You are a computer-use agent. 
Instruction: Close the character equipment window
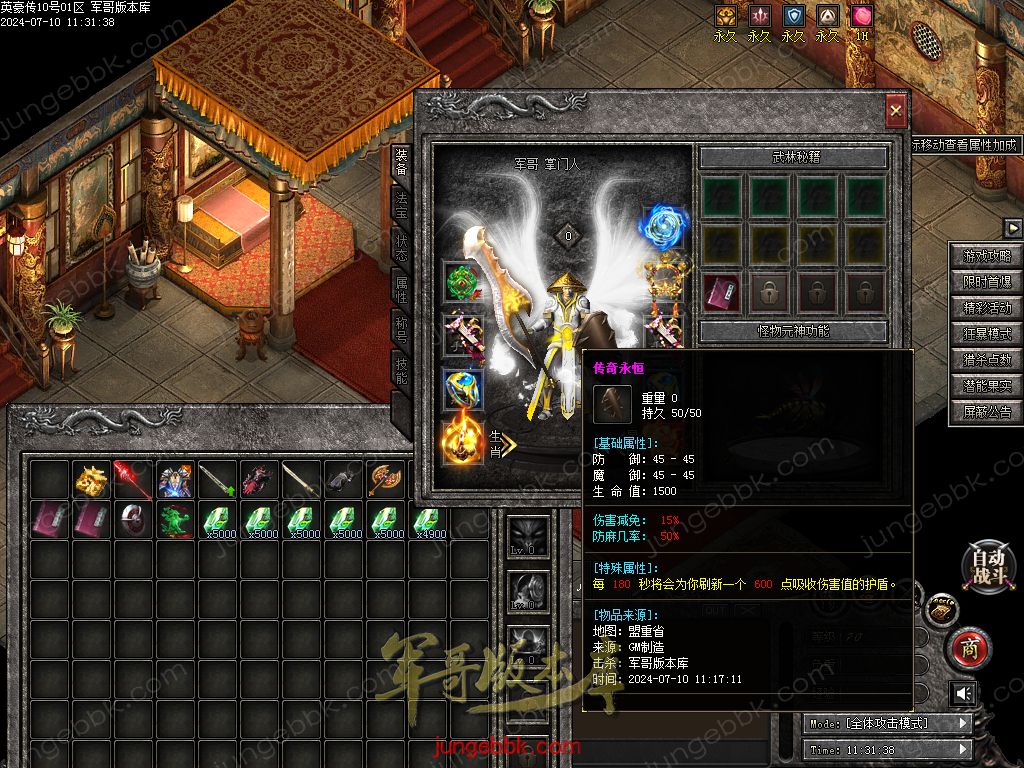coord(896,110)
